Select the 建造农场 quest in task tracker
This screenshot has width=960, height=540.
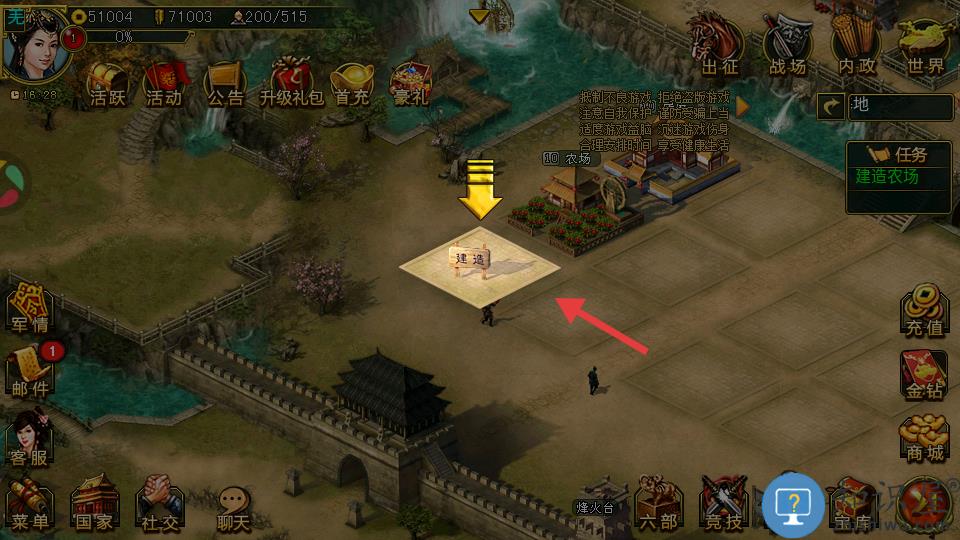887,177
